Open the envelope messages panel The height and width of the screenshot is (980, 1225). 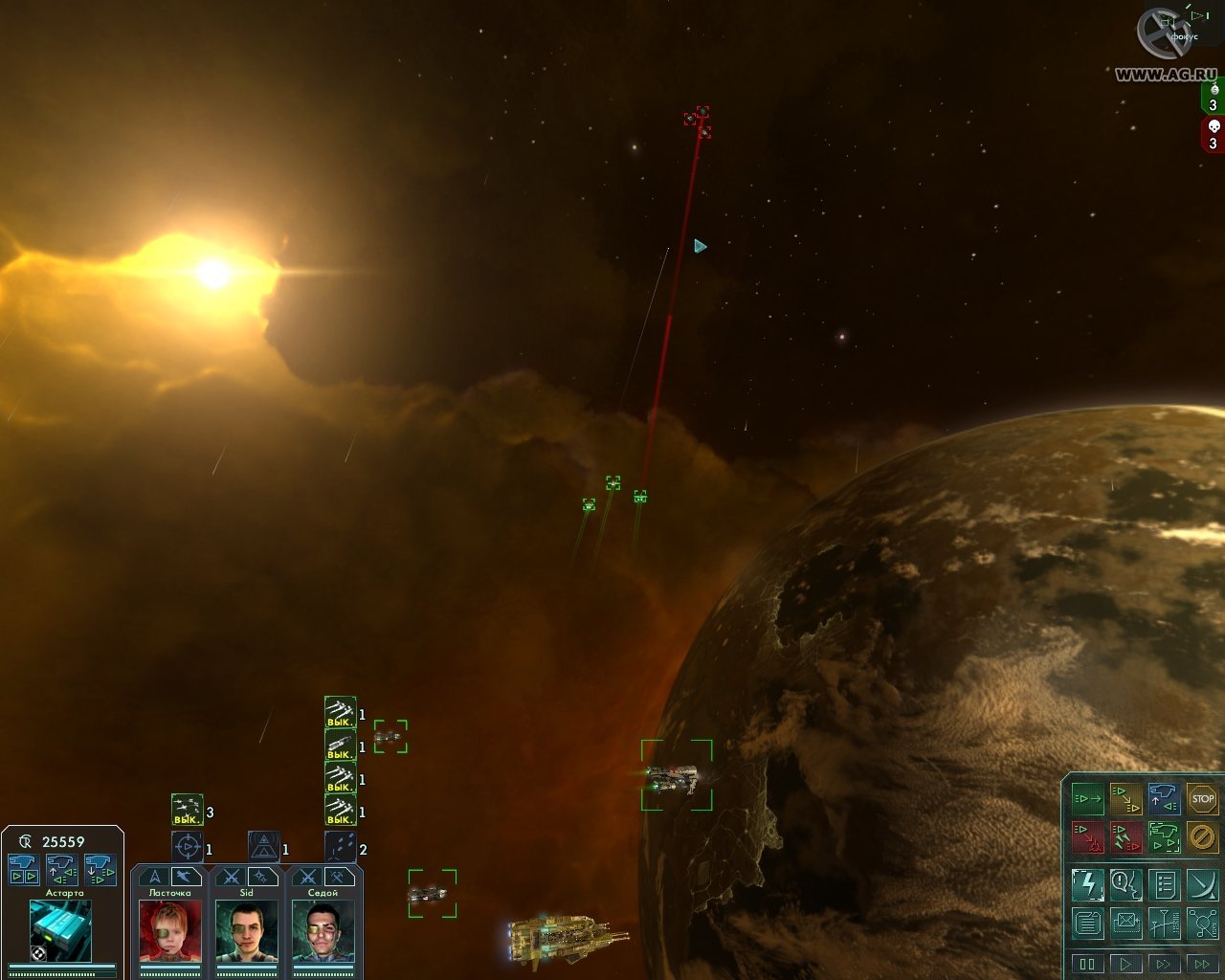pos(1125,923)
